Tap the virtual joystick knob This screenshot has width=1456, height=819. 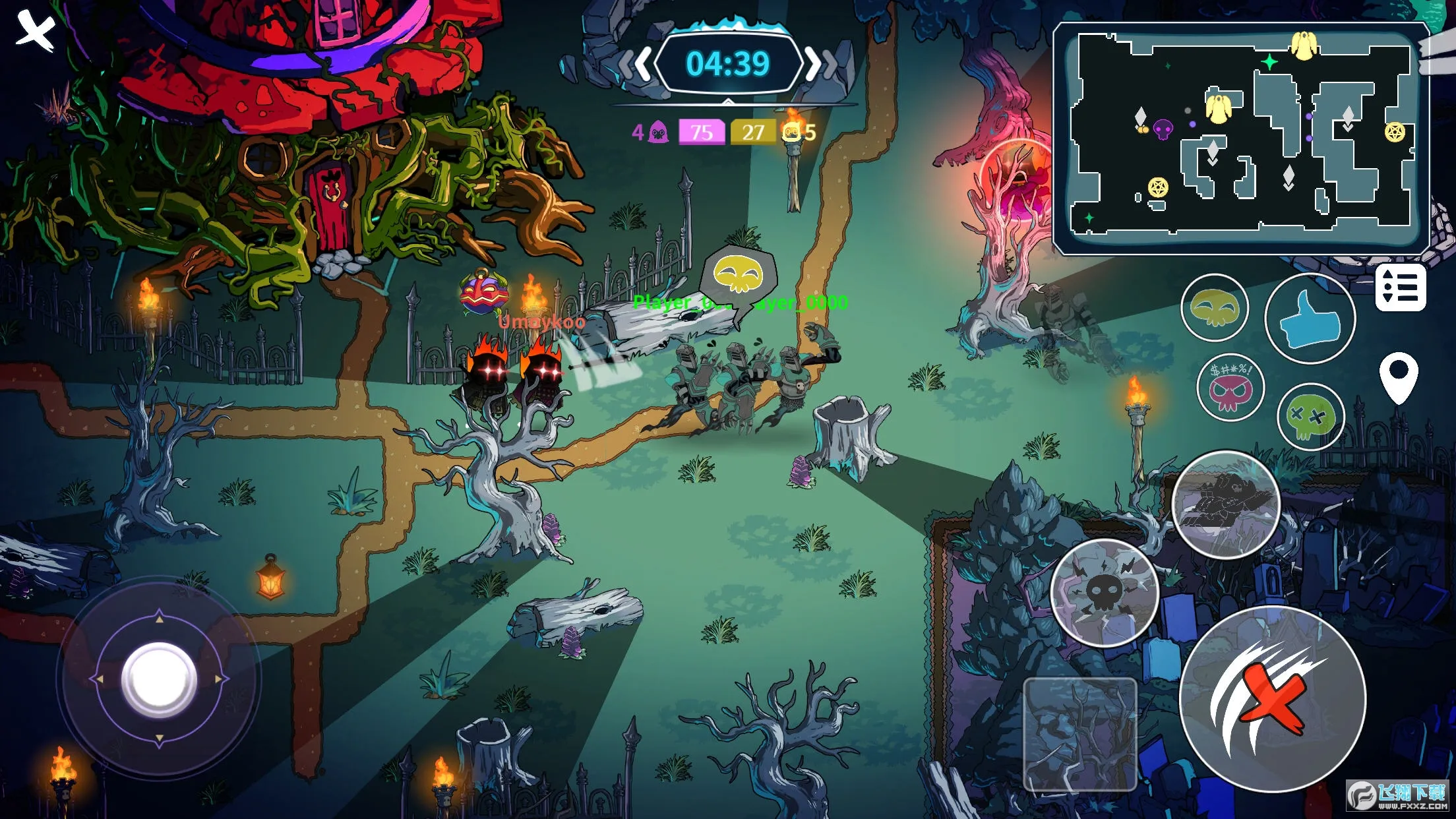click(159, 679)
